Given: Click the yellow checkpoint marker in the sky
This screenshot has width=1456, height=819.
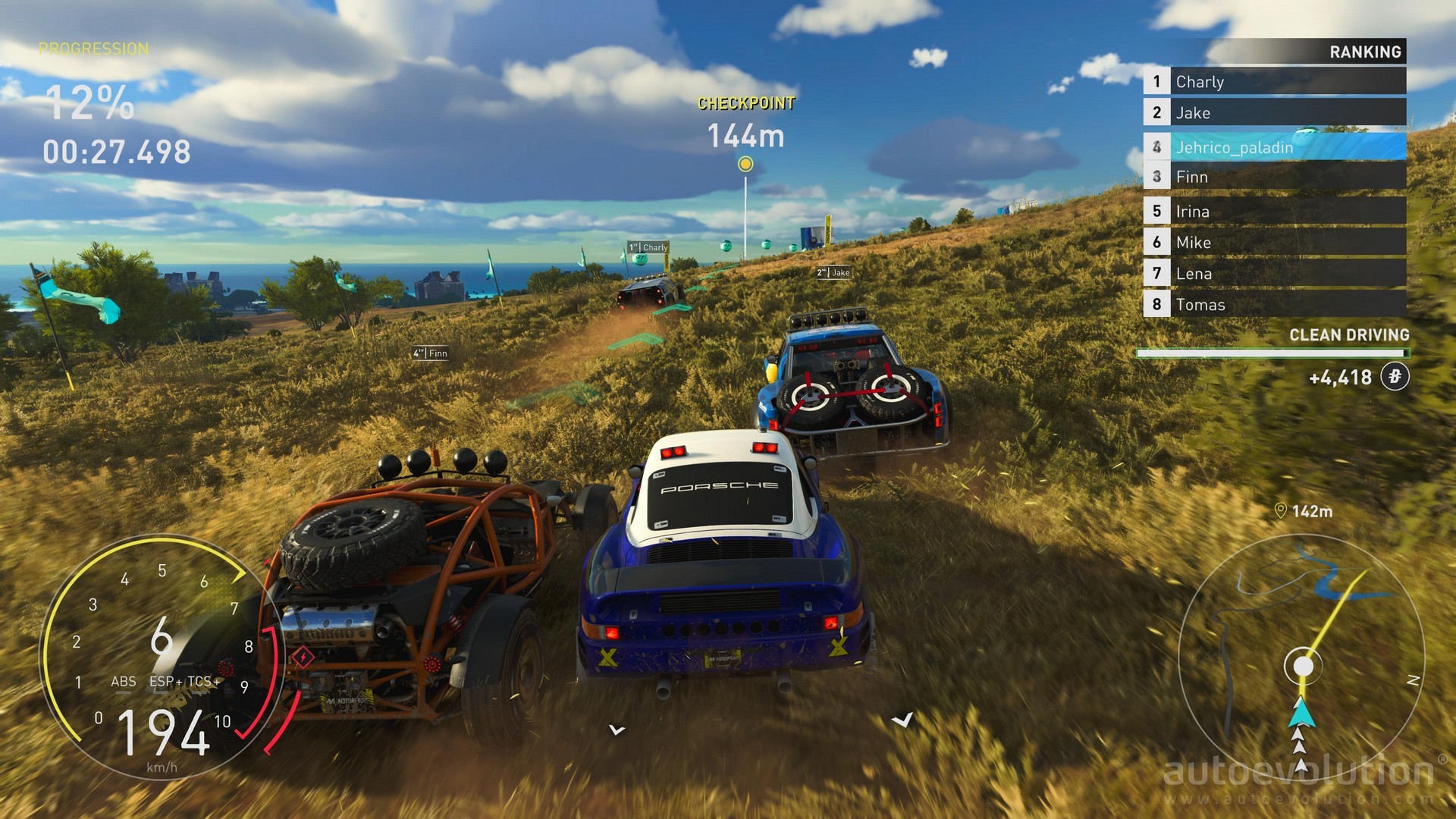Looking at the screenshot, I should (x=745, y=164).
